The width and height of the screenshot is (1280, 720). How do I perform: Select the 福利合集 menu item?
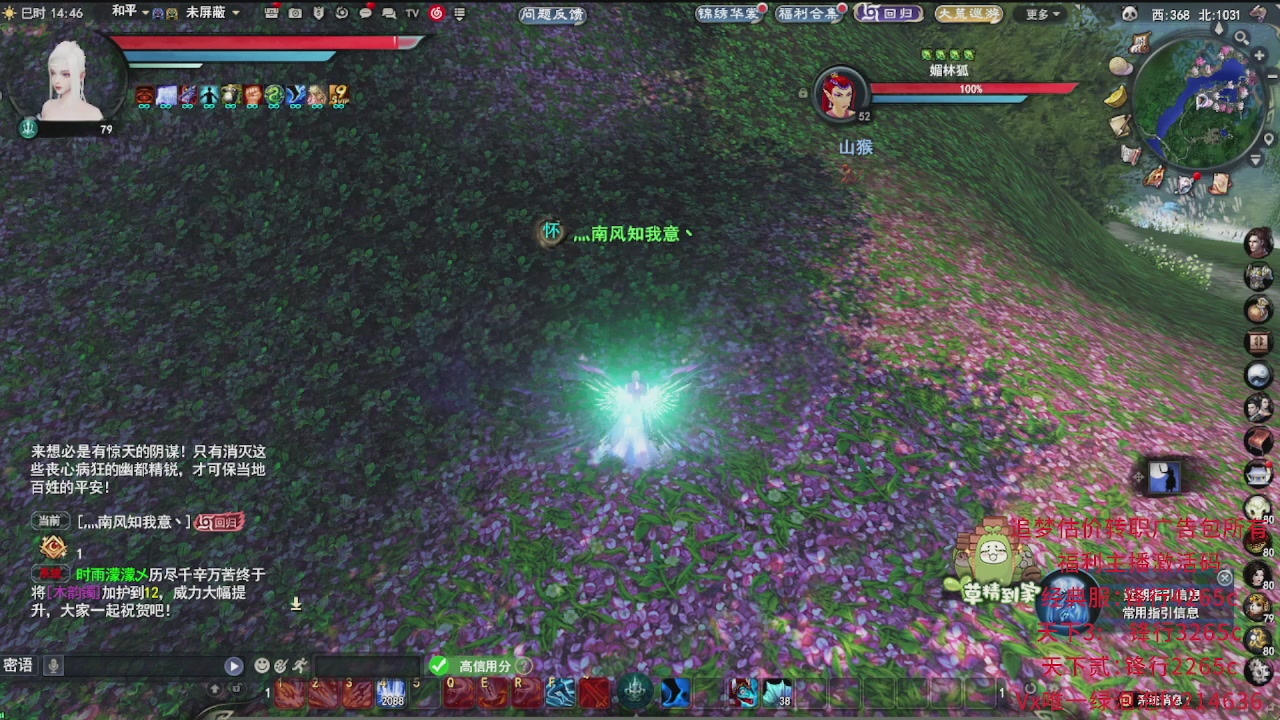click(x=807, y=14)
